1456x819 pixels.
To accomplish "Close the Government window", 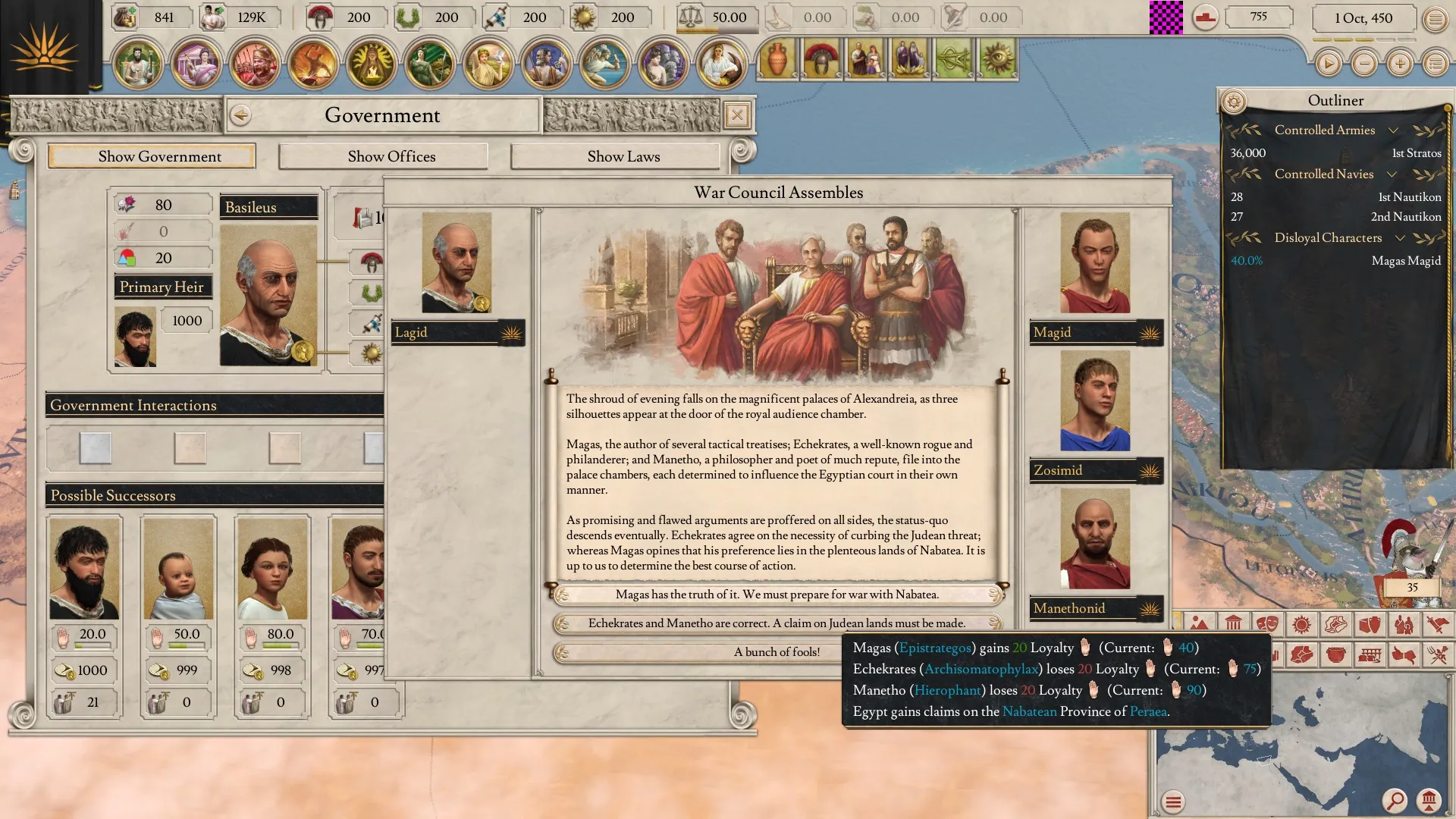I will point(736,115).
